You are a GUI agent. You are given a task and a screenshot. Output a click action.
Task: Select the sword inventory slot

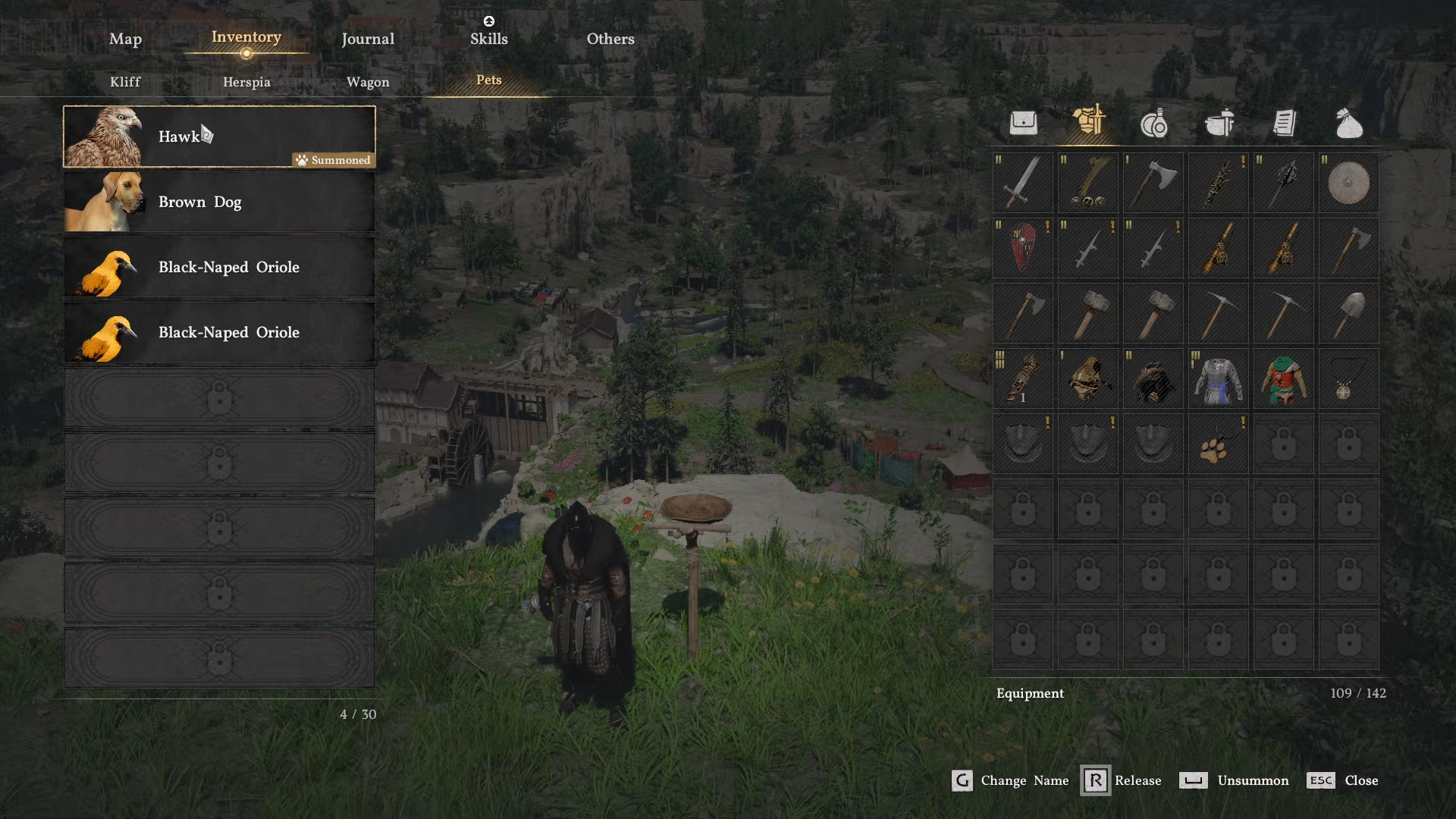pos(1023,183)
